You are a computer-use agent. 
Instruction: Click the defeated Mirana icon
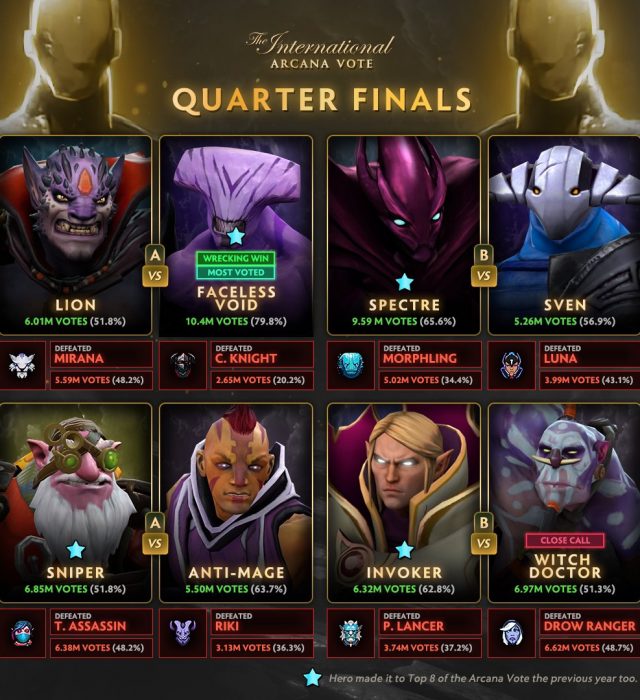(21, 367)
